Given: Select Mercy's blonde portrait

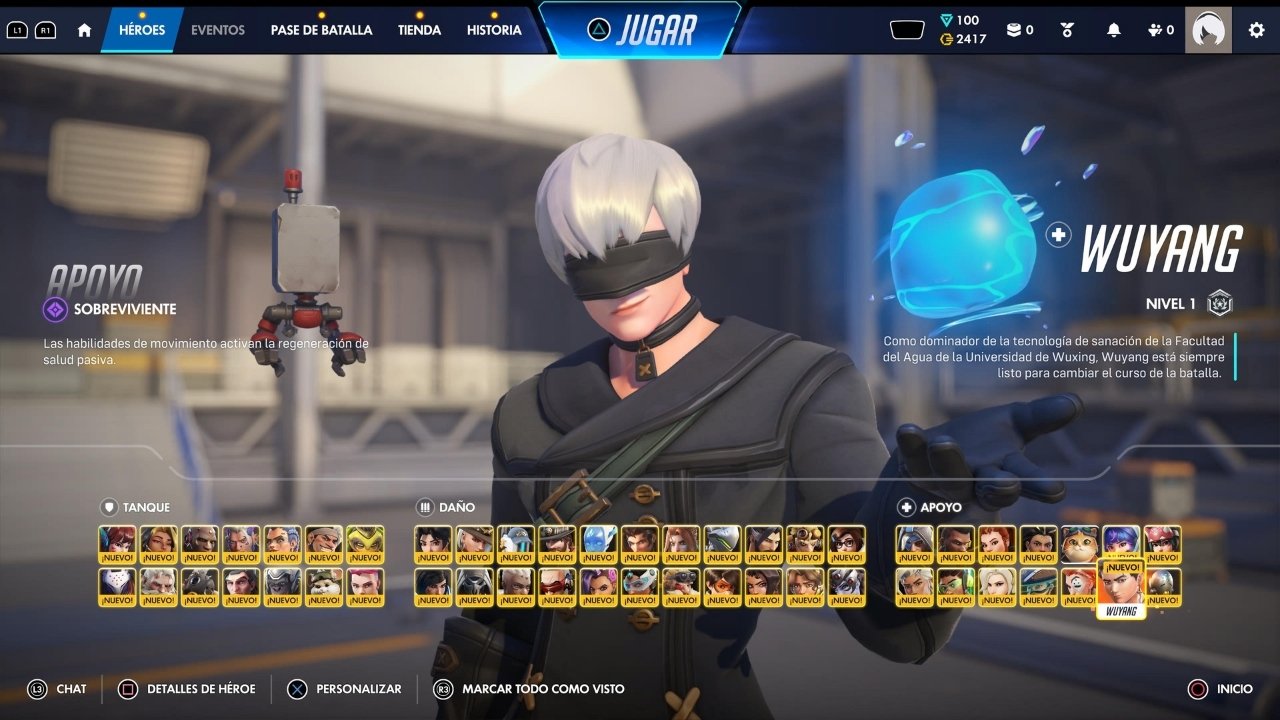Looking at the screenshot, I should [997, 587].
